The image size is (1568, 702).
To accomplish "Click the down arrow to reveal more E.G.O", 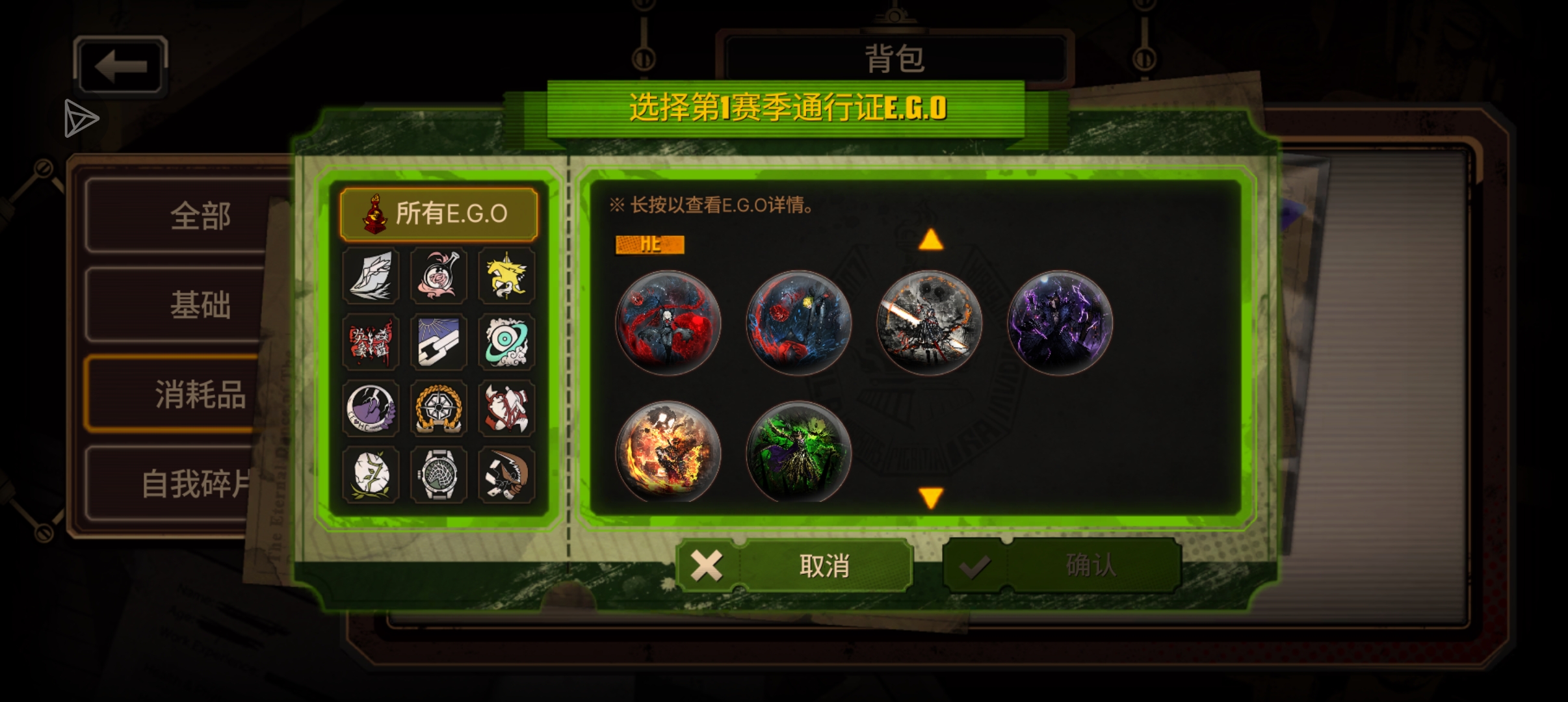I will pyautogui.click(x=930, y=498).
